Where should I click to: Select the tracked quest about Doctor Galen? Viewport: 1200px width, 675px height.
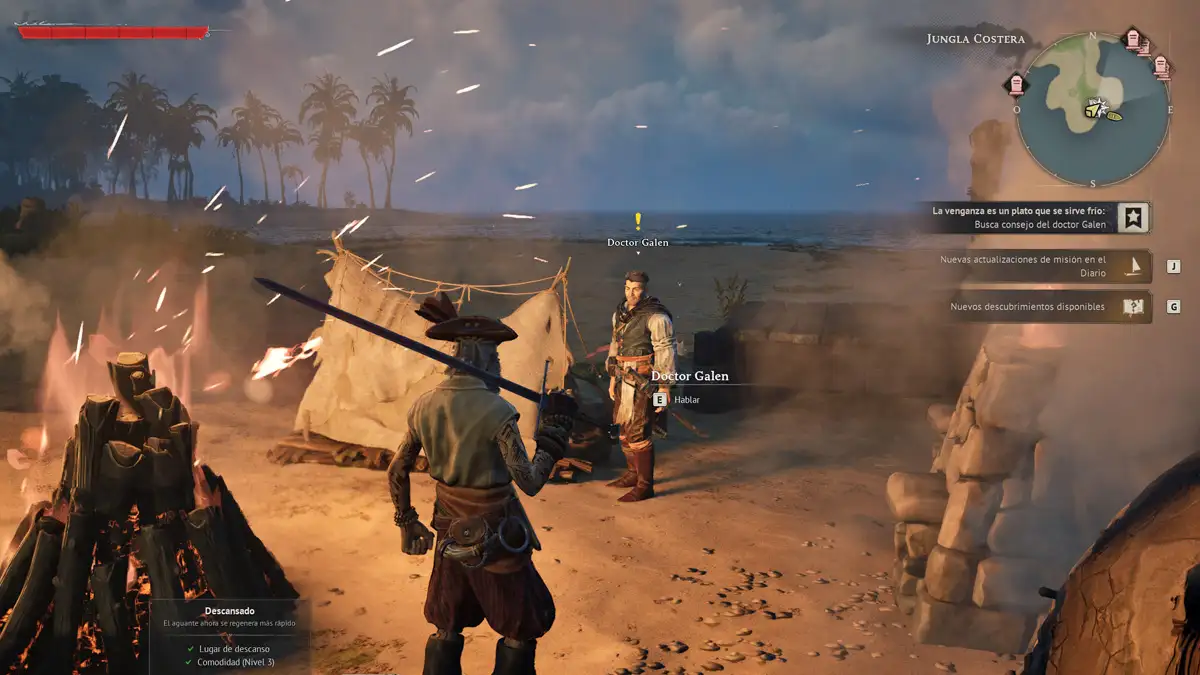coord(1020,218)
